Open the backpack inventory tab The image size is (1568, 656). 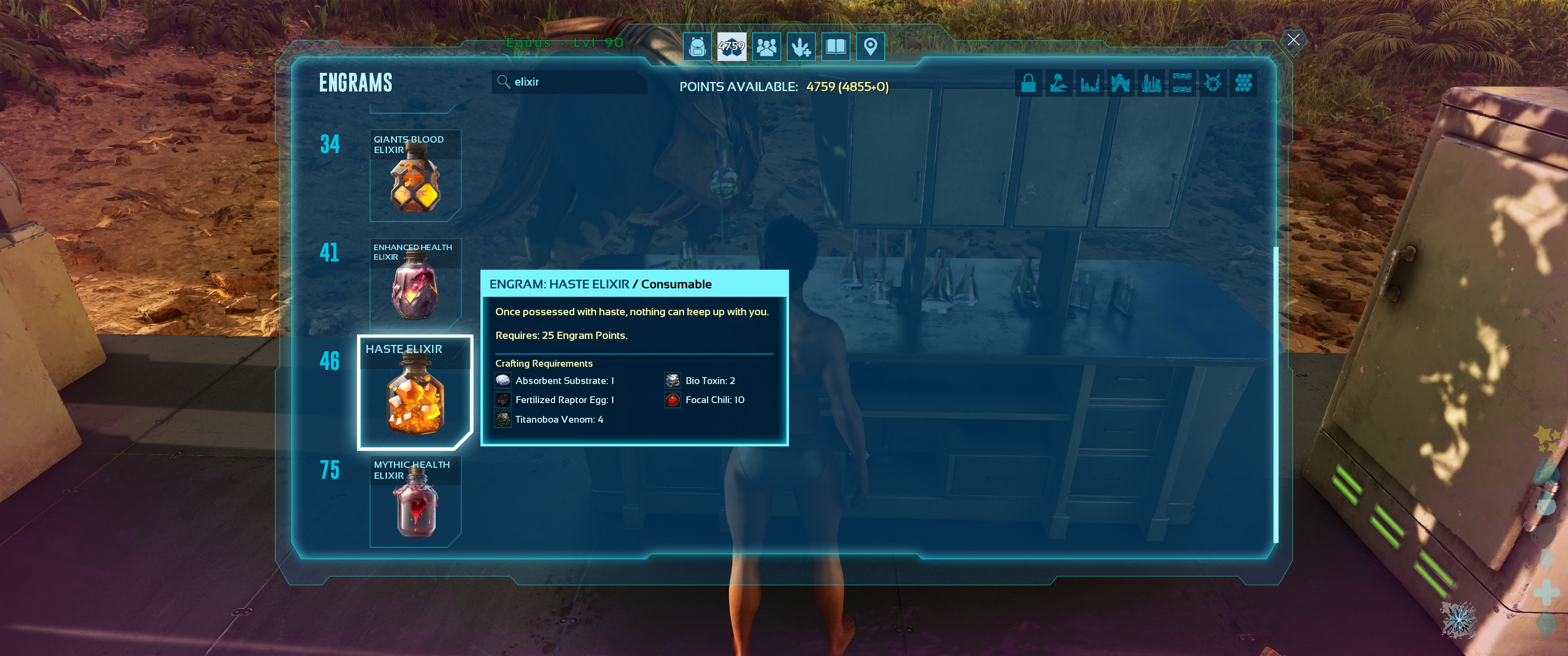coord(697,46)
